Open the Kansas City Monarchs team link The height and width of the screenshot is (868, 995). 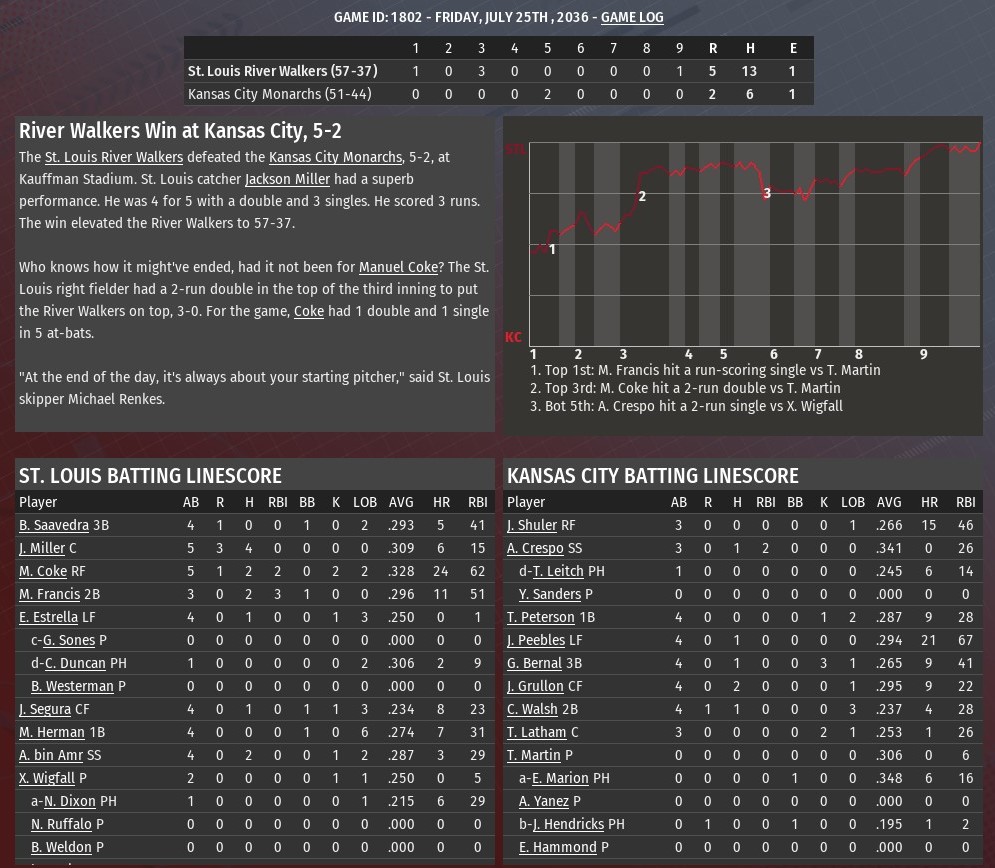(x=335, y=157)
